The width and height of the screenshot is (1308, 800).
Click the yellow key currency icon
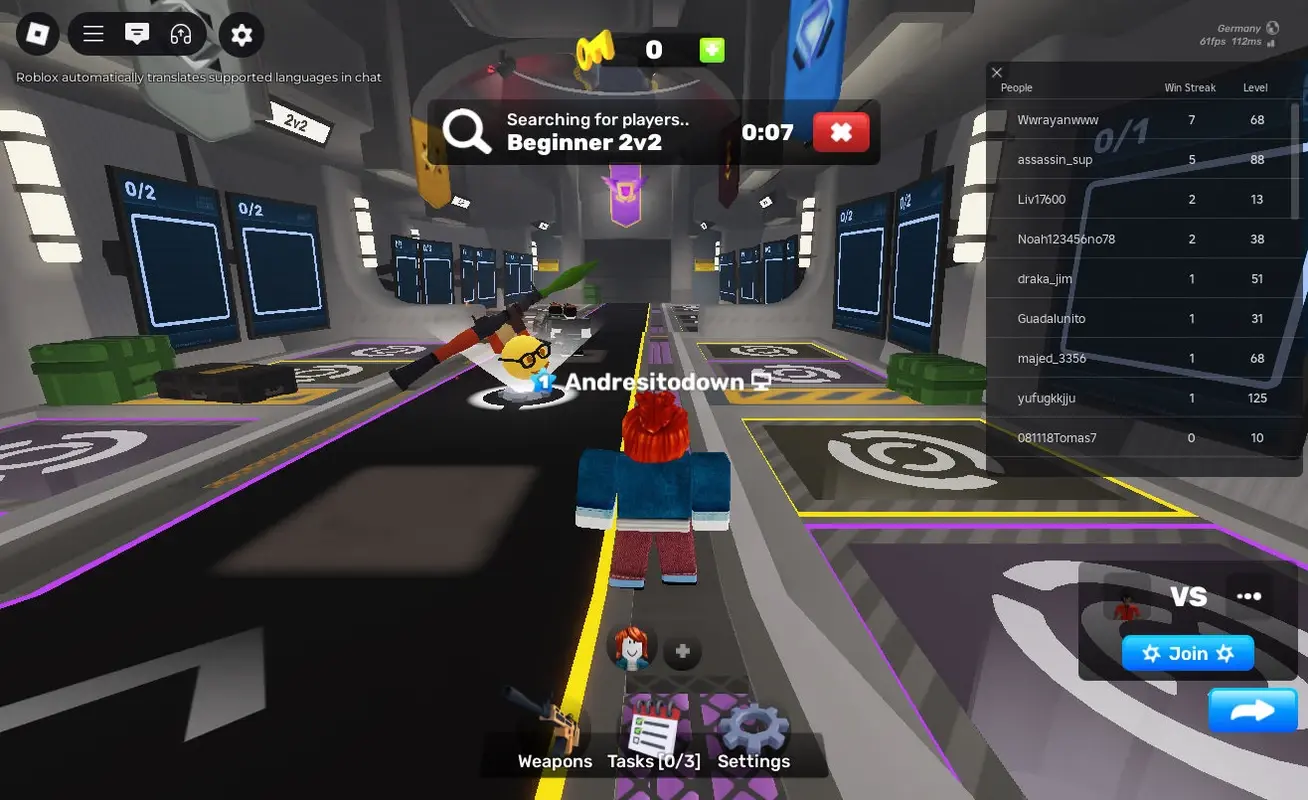[594, 49]
